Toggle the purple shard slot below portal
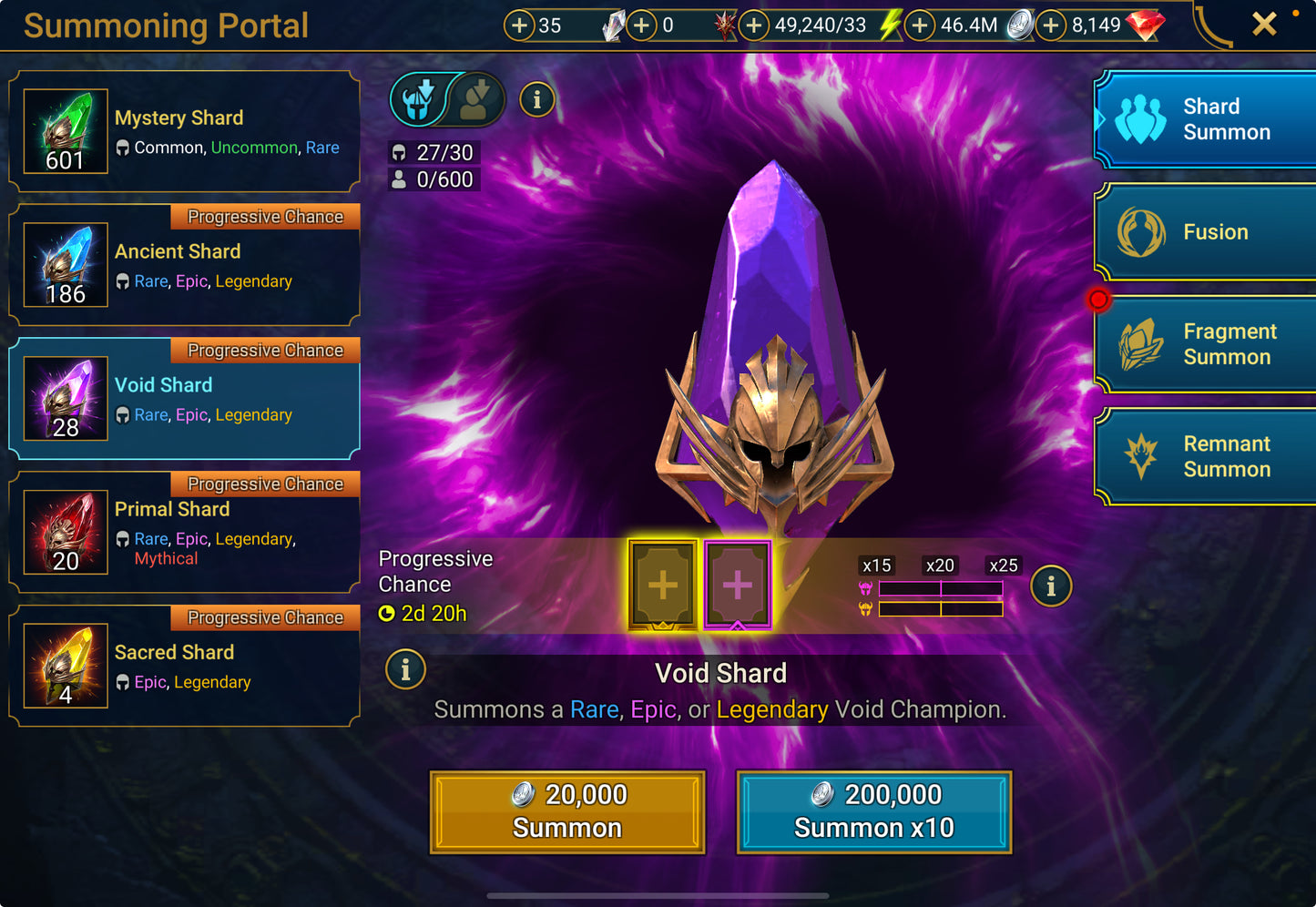This screenshot has height=907, width=1316. (x=738, y=584)
